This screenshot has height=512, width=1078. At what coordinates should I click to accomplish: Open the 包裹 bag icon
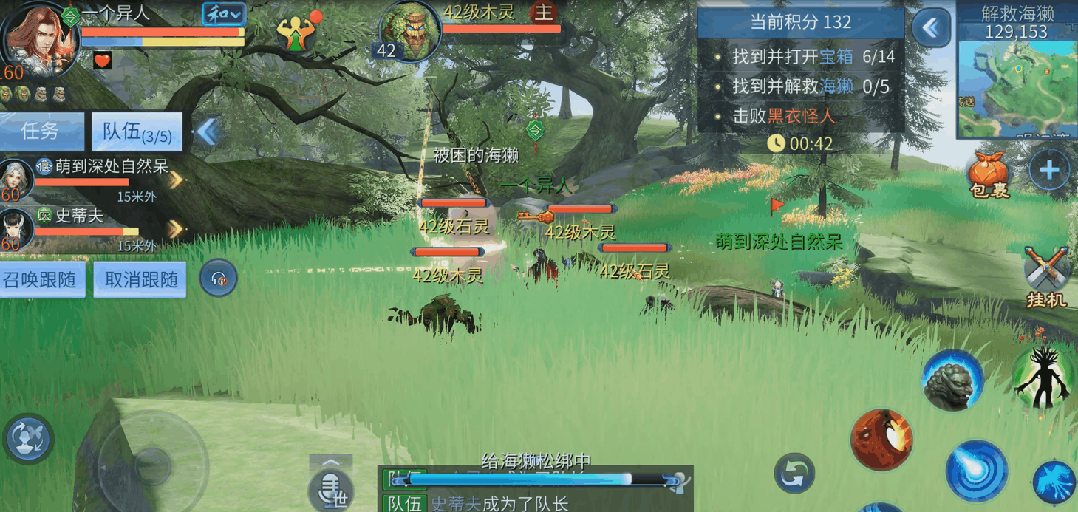[x=988, y=176]
